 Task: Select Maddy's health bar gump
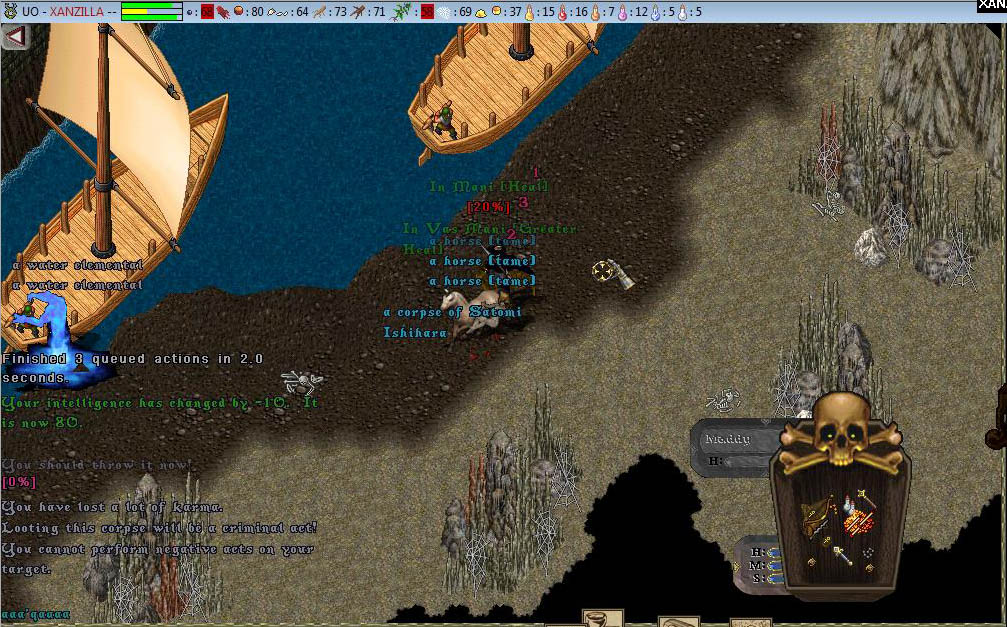point(728,448)
